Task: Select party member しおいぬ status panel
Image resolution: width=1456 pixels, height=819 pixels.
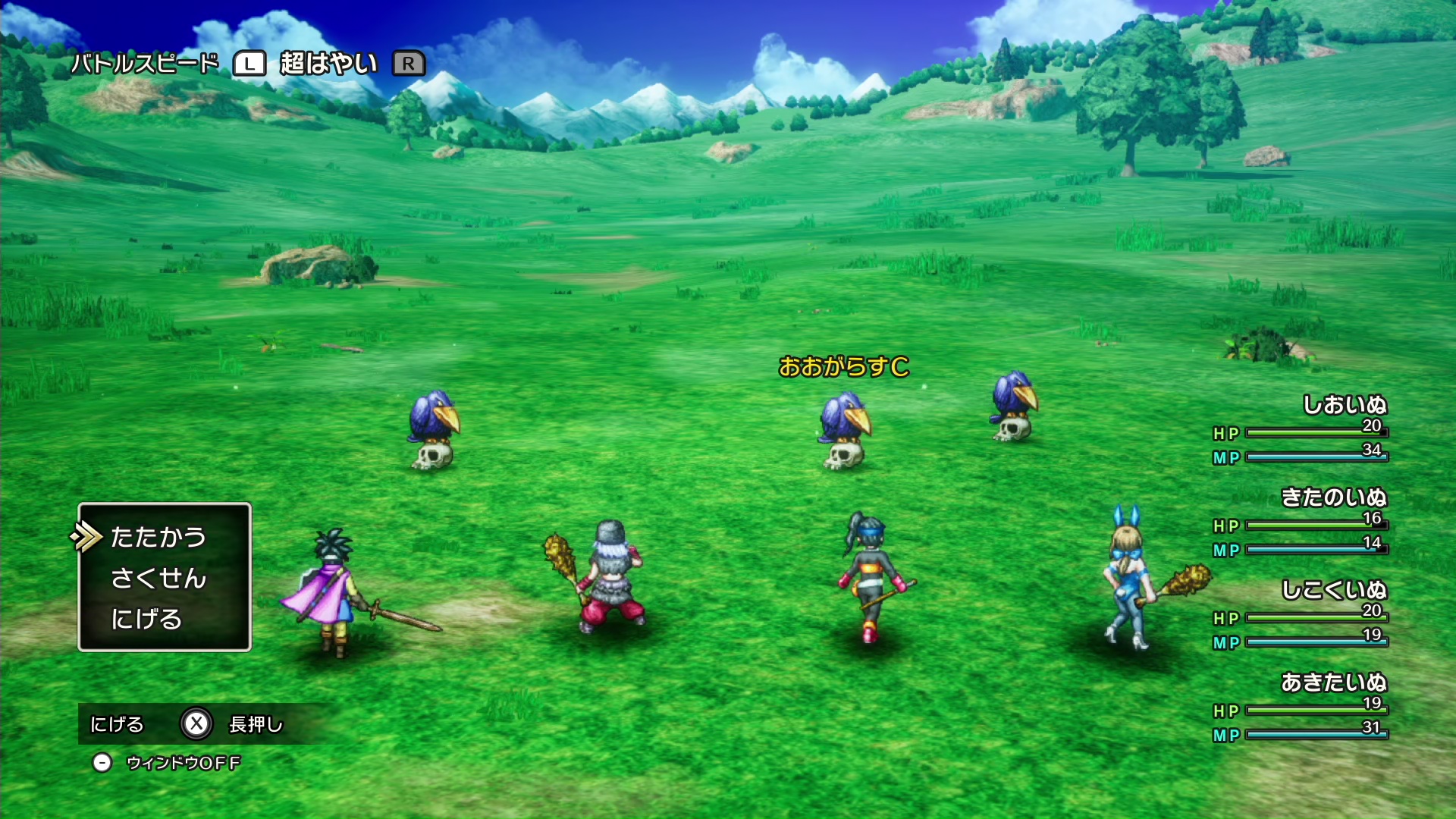Action: pos(1301,431)
